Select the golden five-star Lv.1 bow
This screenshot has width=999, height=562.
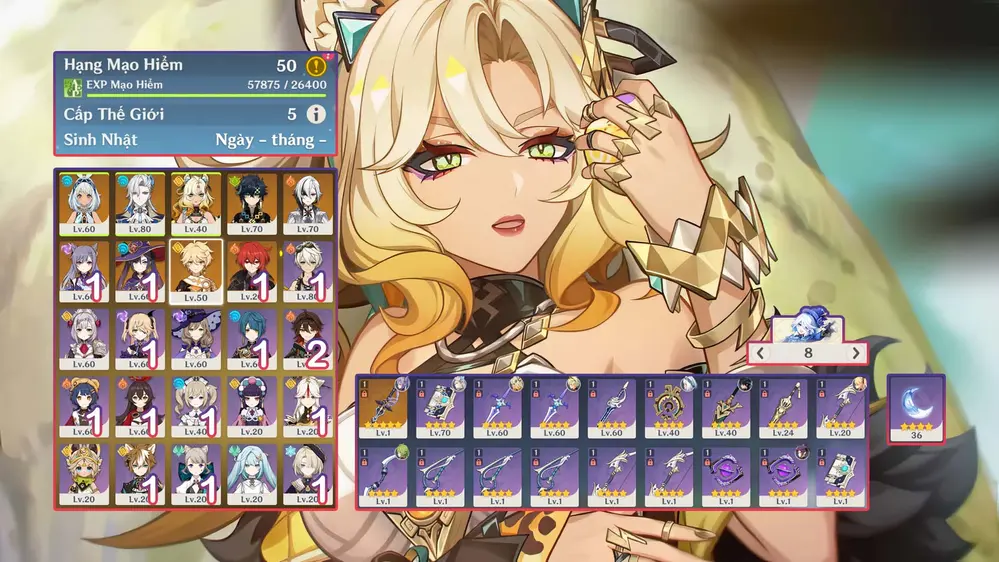tap(384, 409)
